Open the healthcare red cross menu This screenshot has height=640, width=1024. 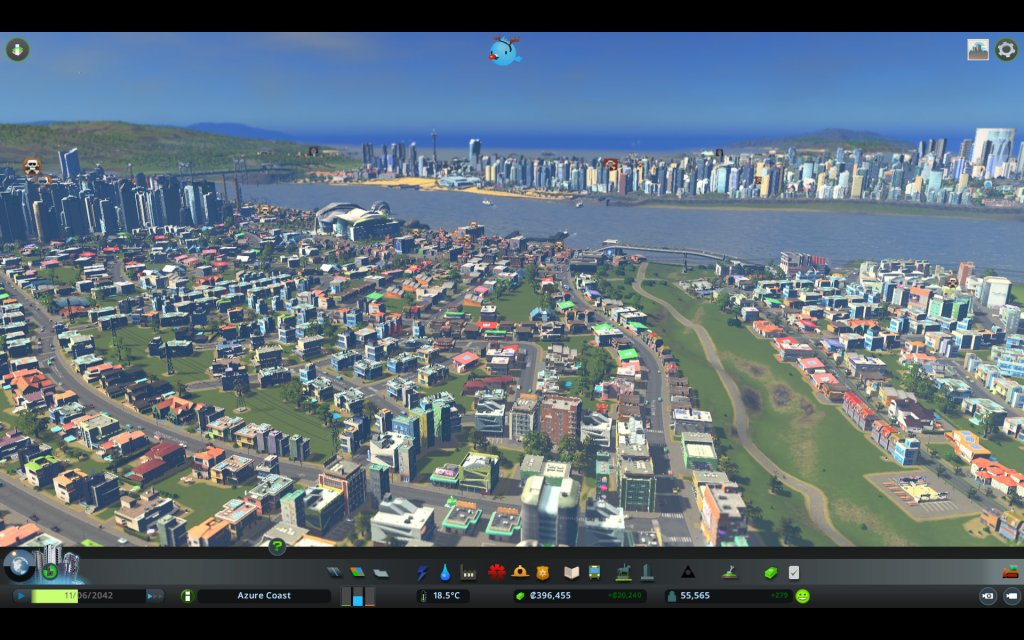pos(496,573)
